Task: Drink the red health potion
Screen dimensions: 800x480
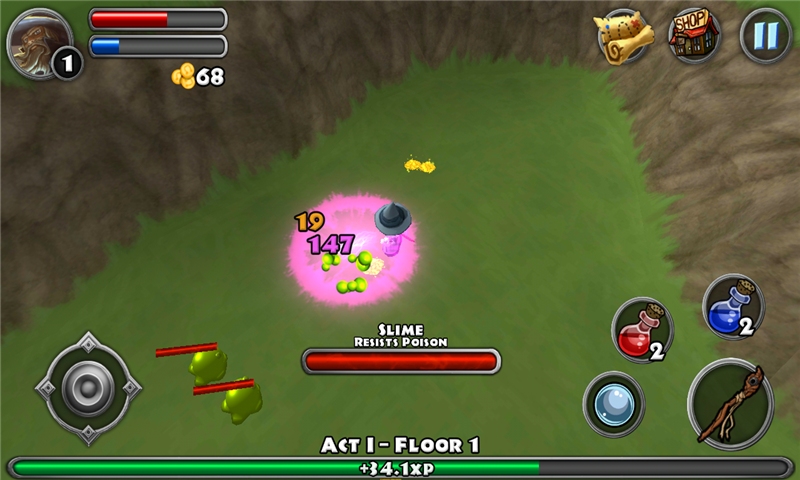Action: [641, 330]
